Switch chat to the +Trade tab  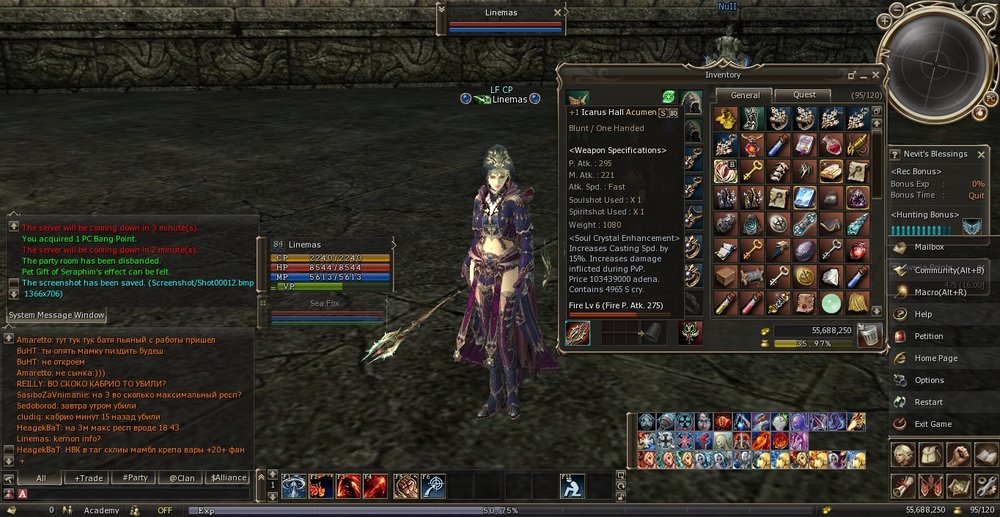click(89, 478)
